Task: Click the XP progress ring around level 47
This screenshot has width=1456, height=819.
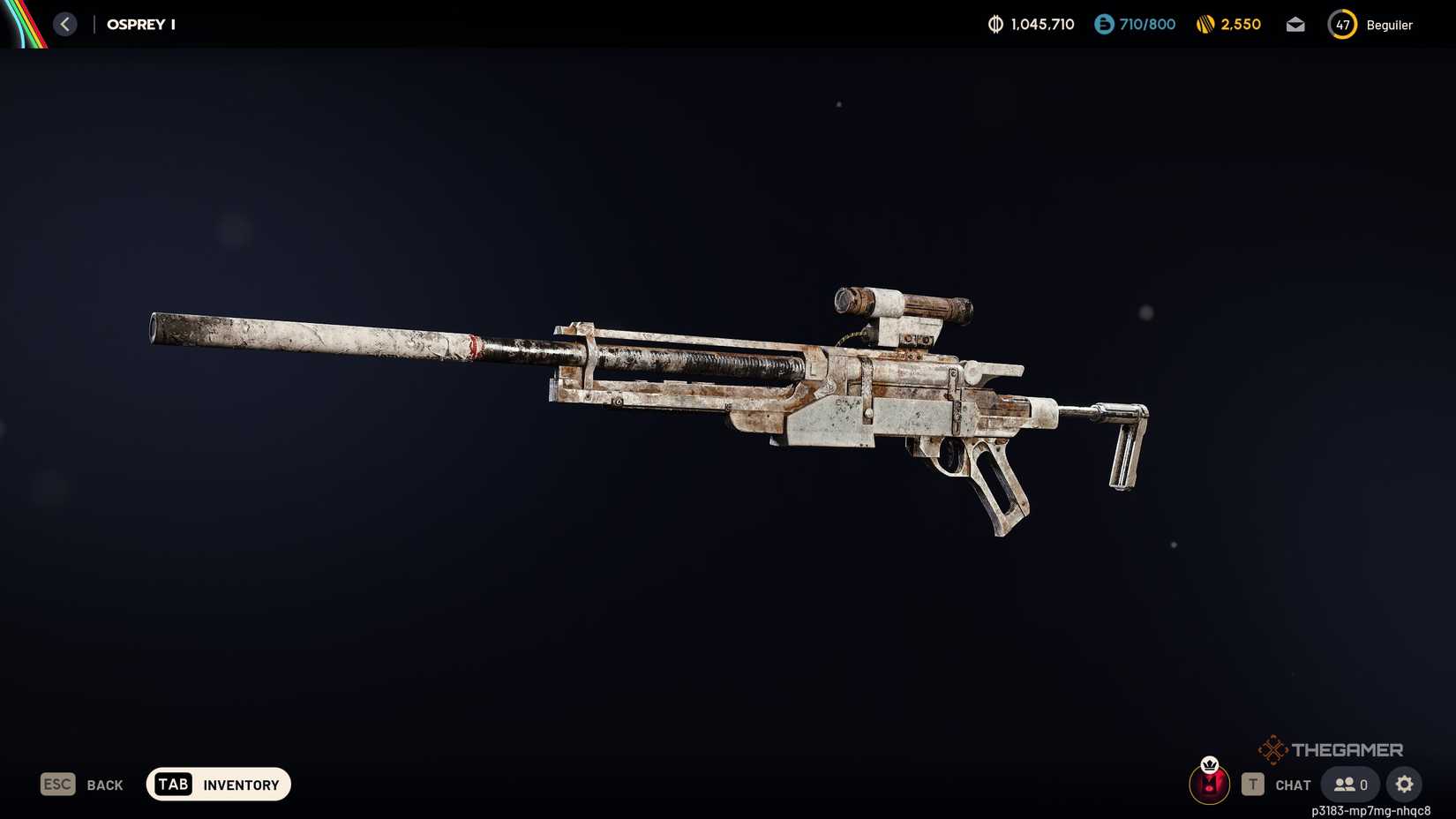Action: (1342, 24)
